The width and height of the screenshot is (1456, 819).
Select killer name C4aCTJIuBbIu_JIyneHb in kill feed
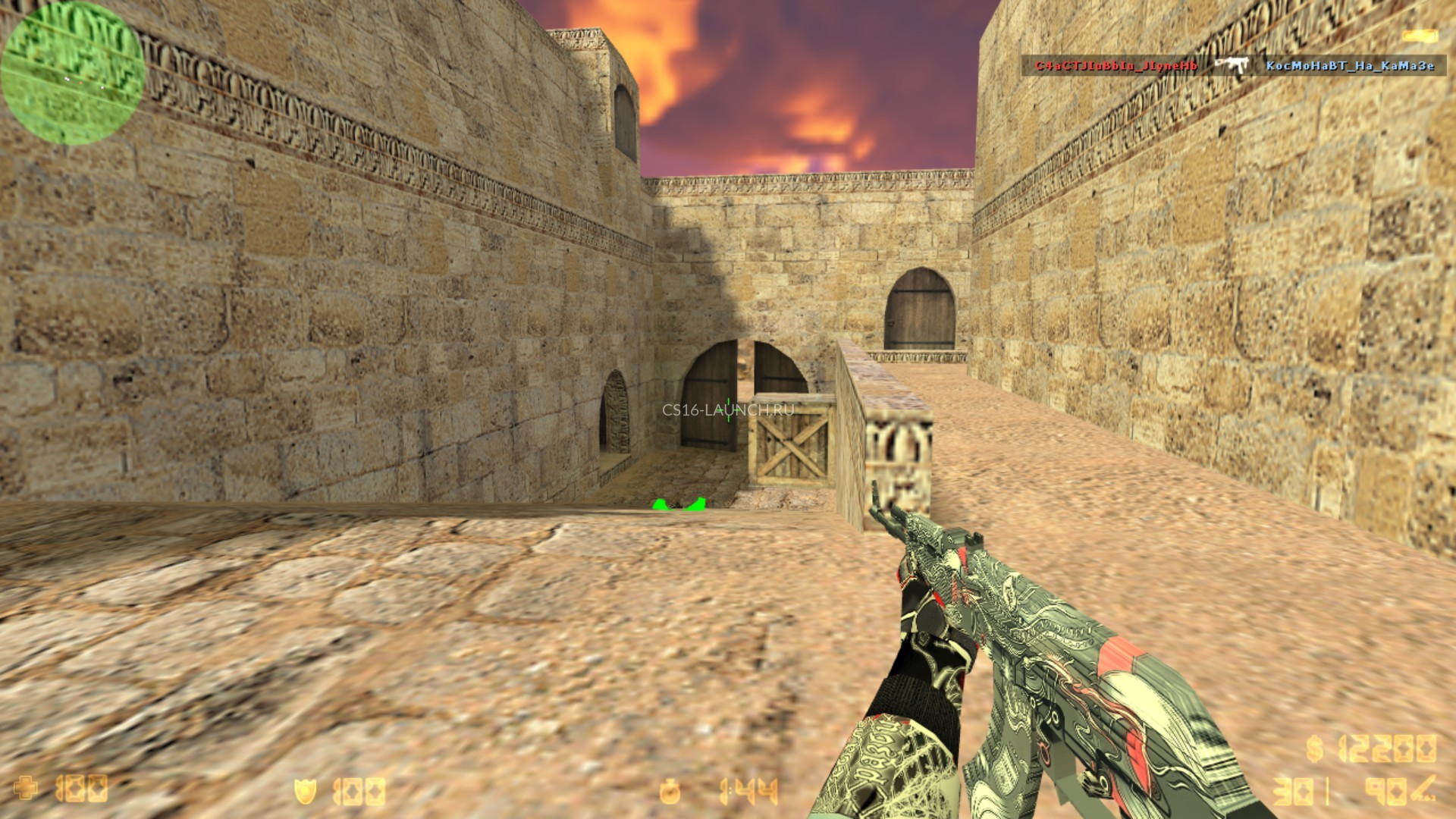(x=1116, y=66)
